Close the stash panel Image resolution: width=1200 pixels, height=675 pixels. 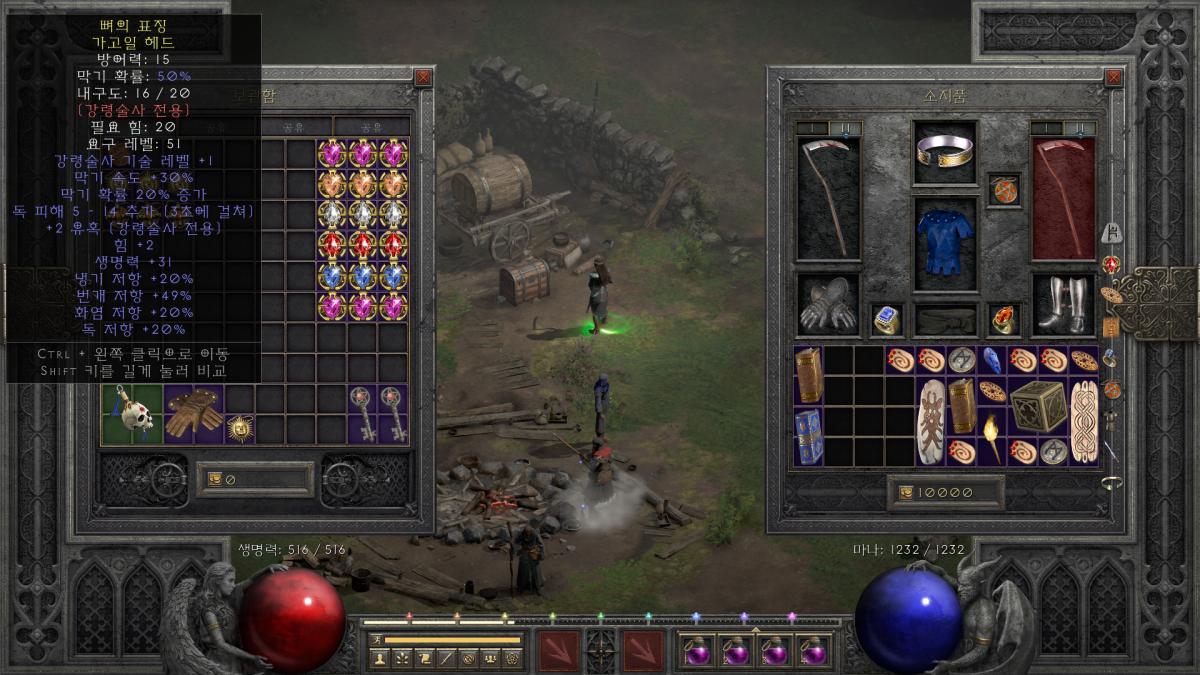tap(424, 77)
